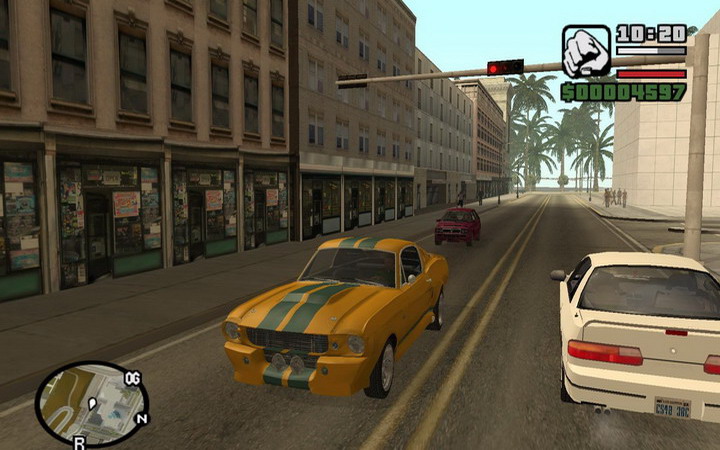Image resolution: width=720 pixels, height=450 pixels.
Task: Click the fist weapon icon
Action: point(586,51)
